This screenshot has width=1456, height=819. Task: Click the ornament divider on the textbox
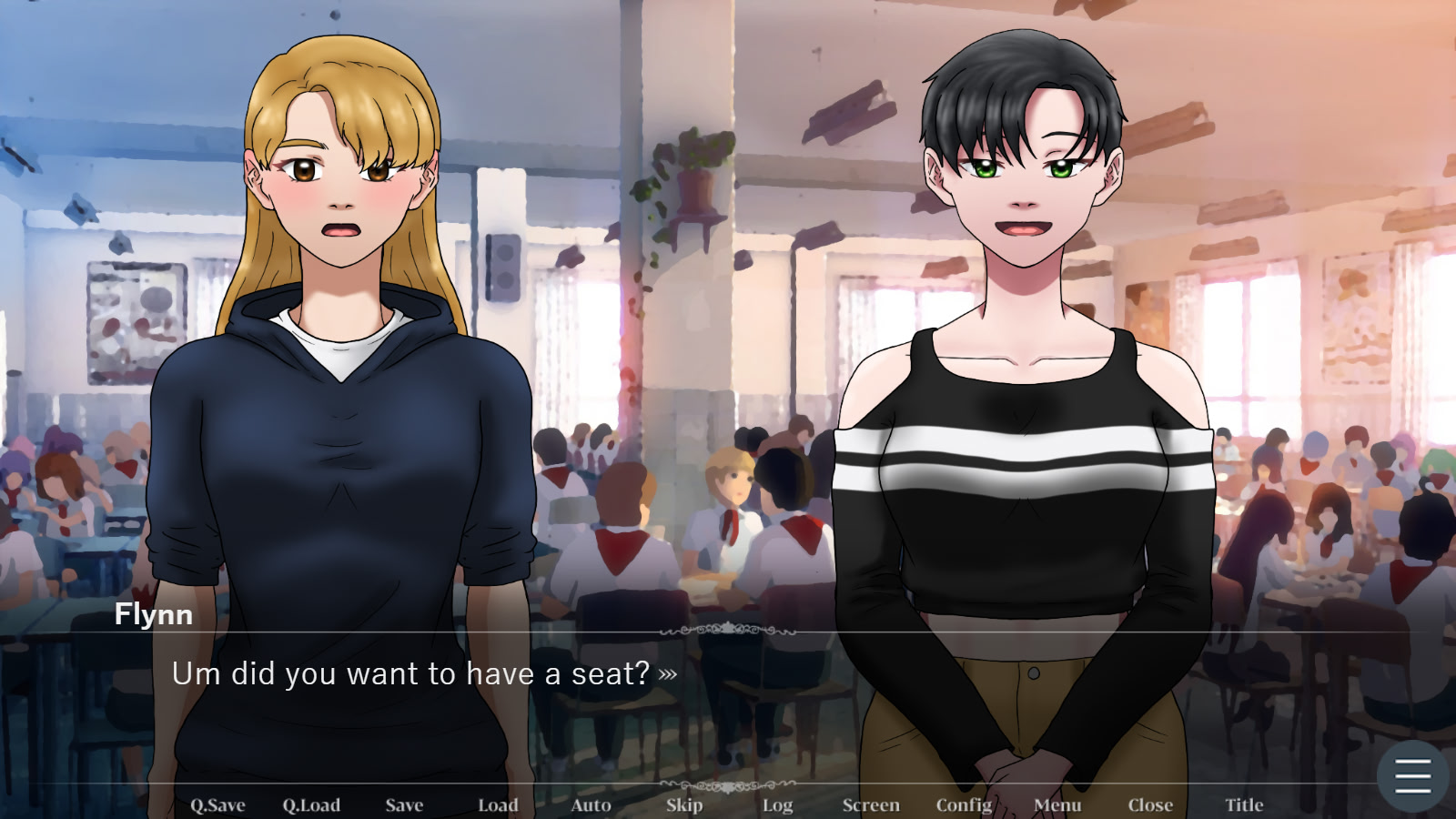(x=728, y=628)
